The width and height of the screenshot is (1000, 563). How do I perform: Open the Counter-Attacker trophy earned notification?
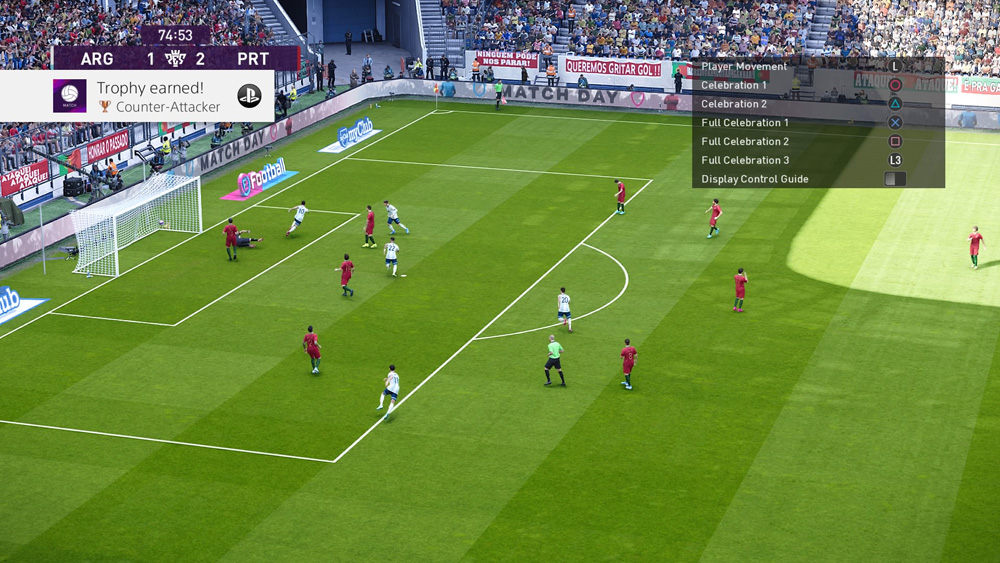[160, 97]
